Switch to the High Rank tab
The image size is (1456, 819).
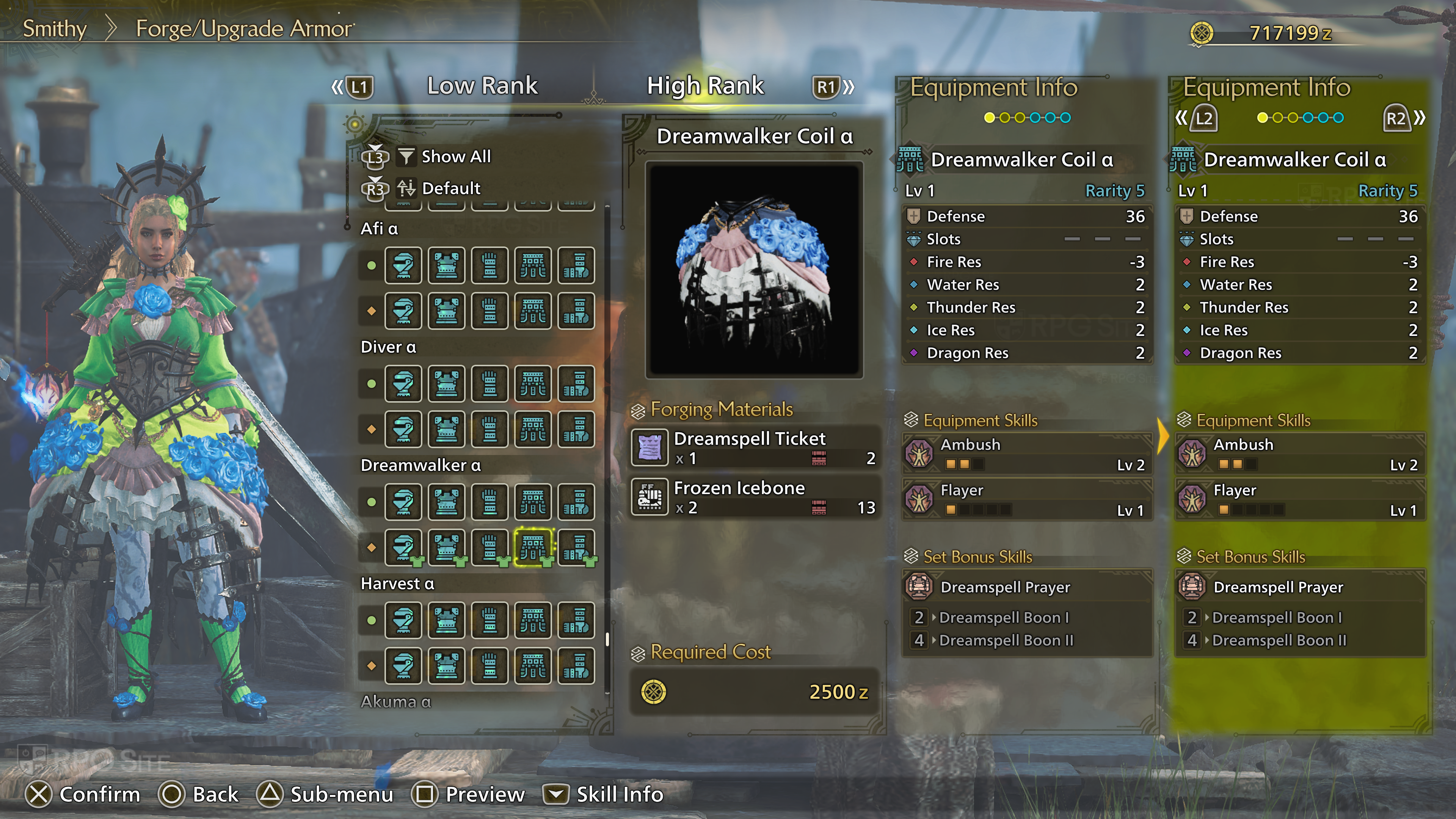(x=705, y=86)
